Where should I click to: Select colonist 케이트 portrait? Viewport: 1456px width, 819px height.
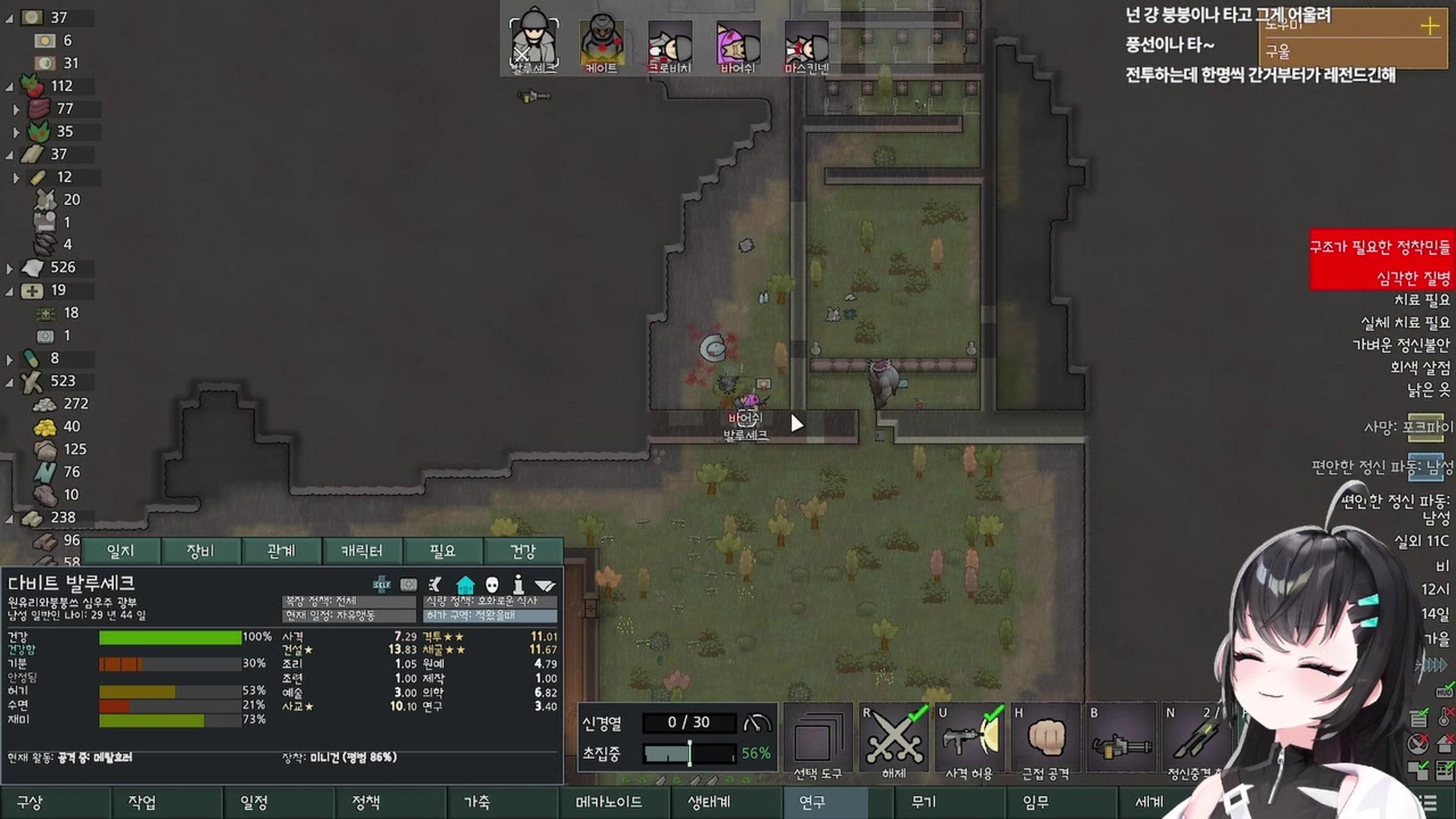(x=601, y=45)
